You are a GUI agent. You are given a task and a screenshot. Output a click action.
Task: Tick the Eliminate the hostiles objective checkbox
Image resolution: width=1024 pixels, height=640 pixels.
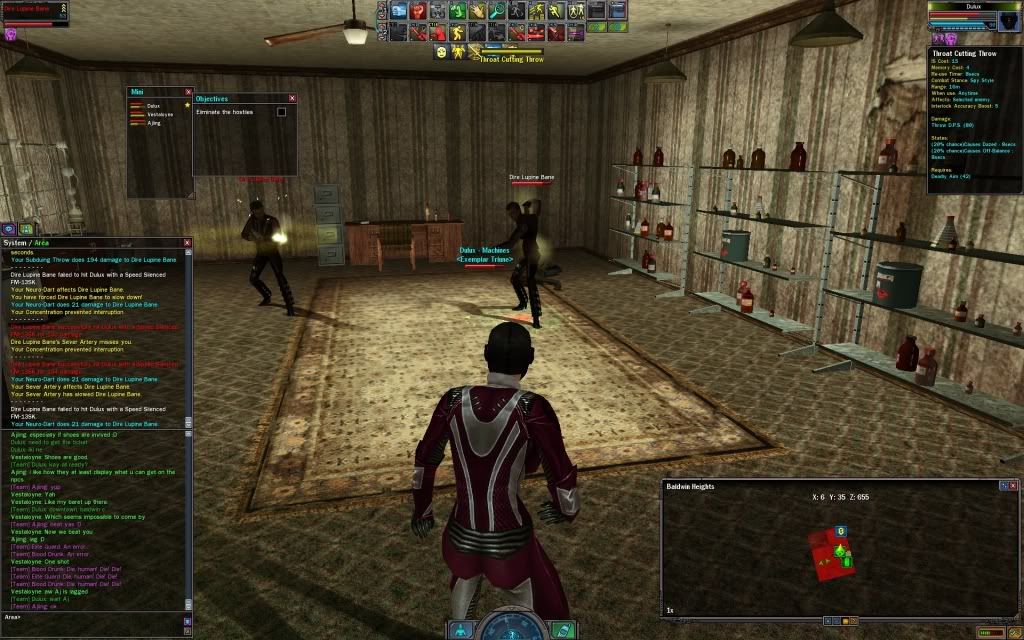pos(281,112)
